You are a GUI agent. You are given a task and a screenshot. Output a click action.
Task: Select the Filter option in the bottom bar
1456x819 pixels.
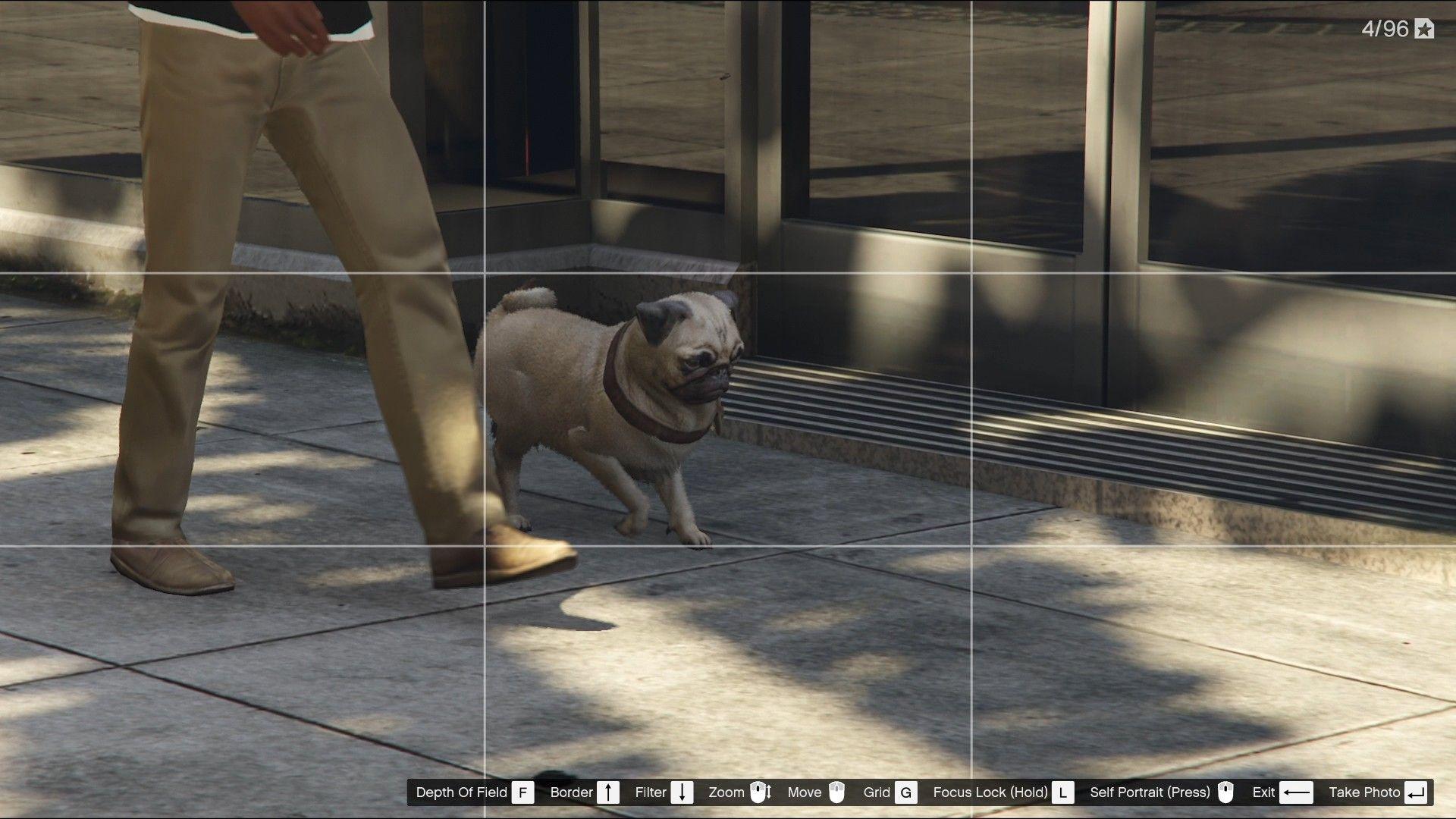tap(651, 792)
